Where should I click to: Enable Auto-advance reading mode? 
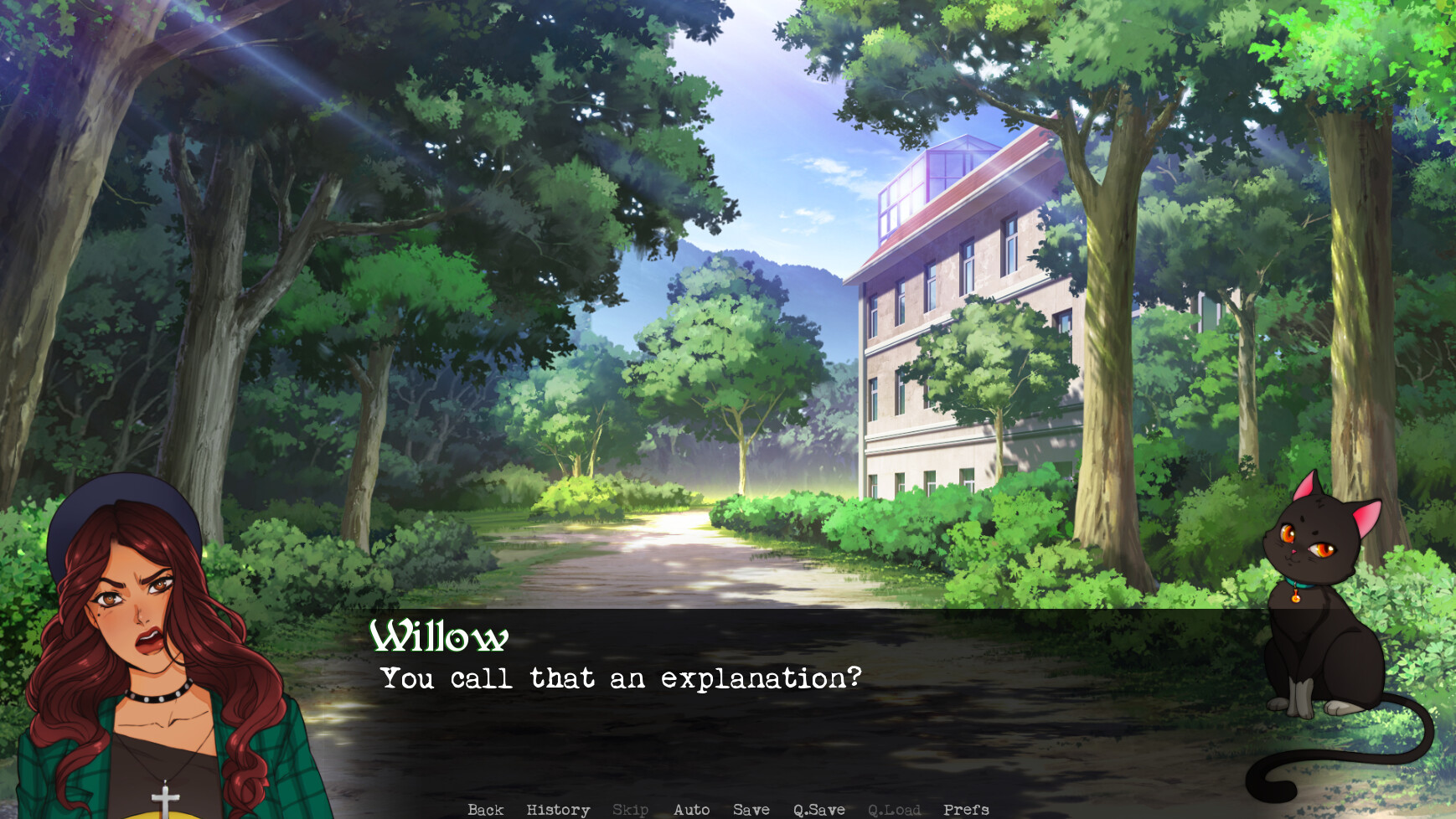[691, 809]
